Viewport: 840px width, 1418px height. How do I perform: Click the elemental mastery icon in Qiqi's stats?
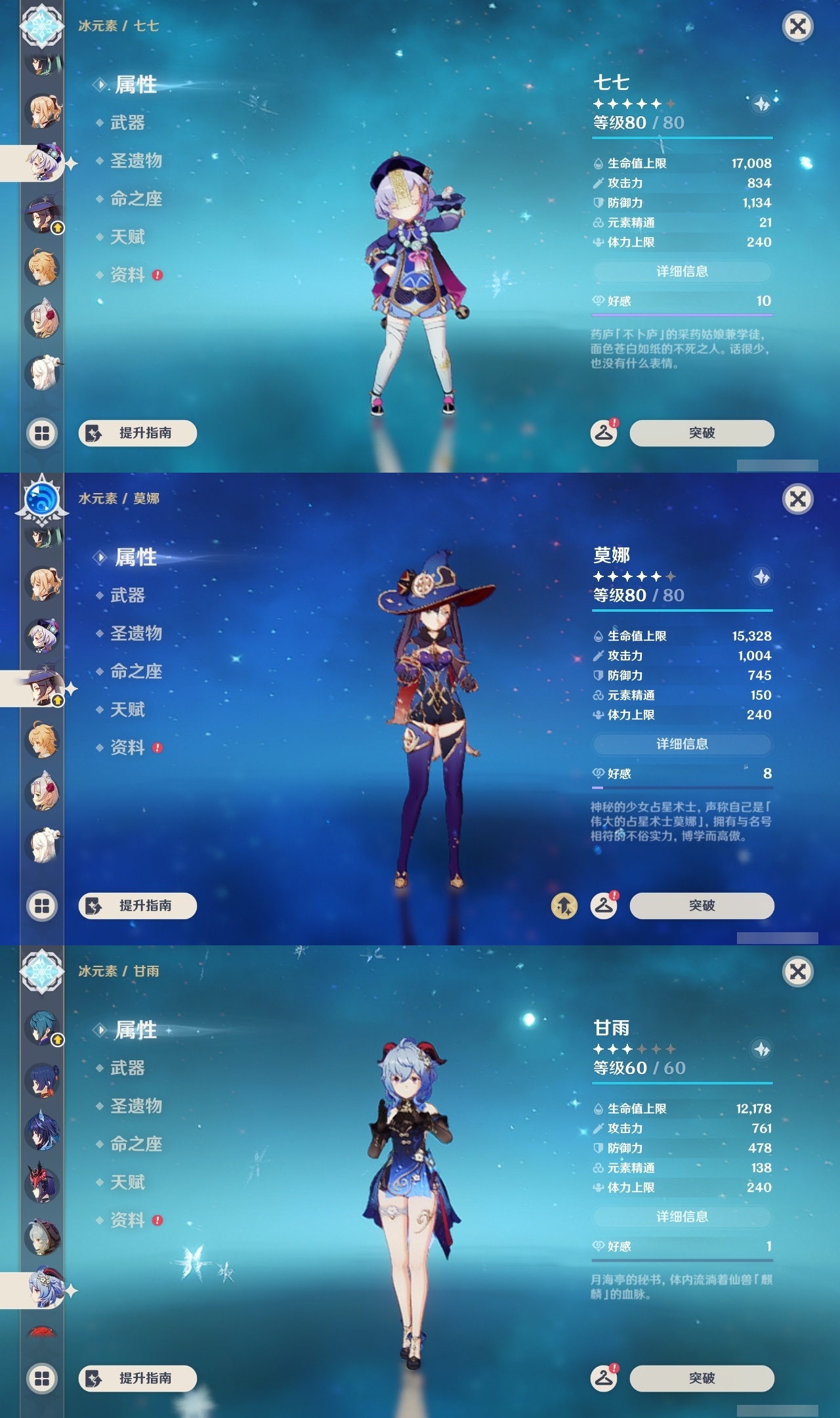(598, 223)
